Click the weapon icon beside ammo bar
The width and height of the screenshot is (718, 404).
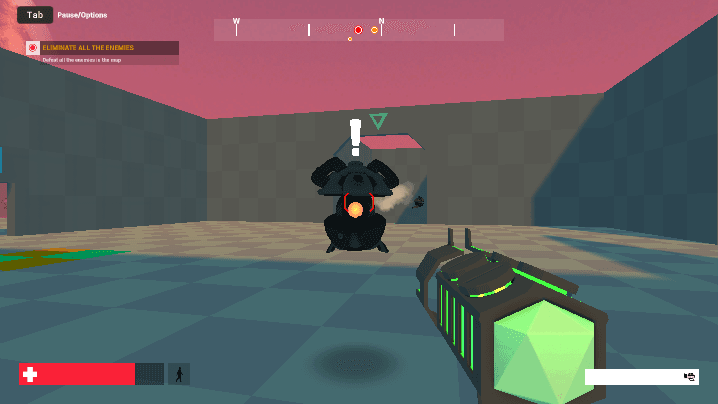tap(690, 376)
